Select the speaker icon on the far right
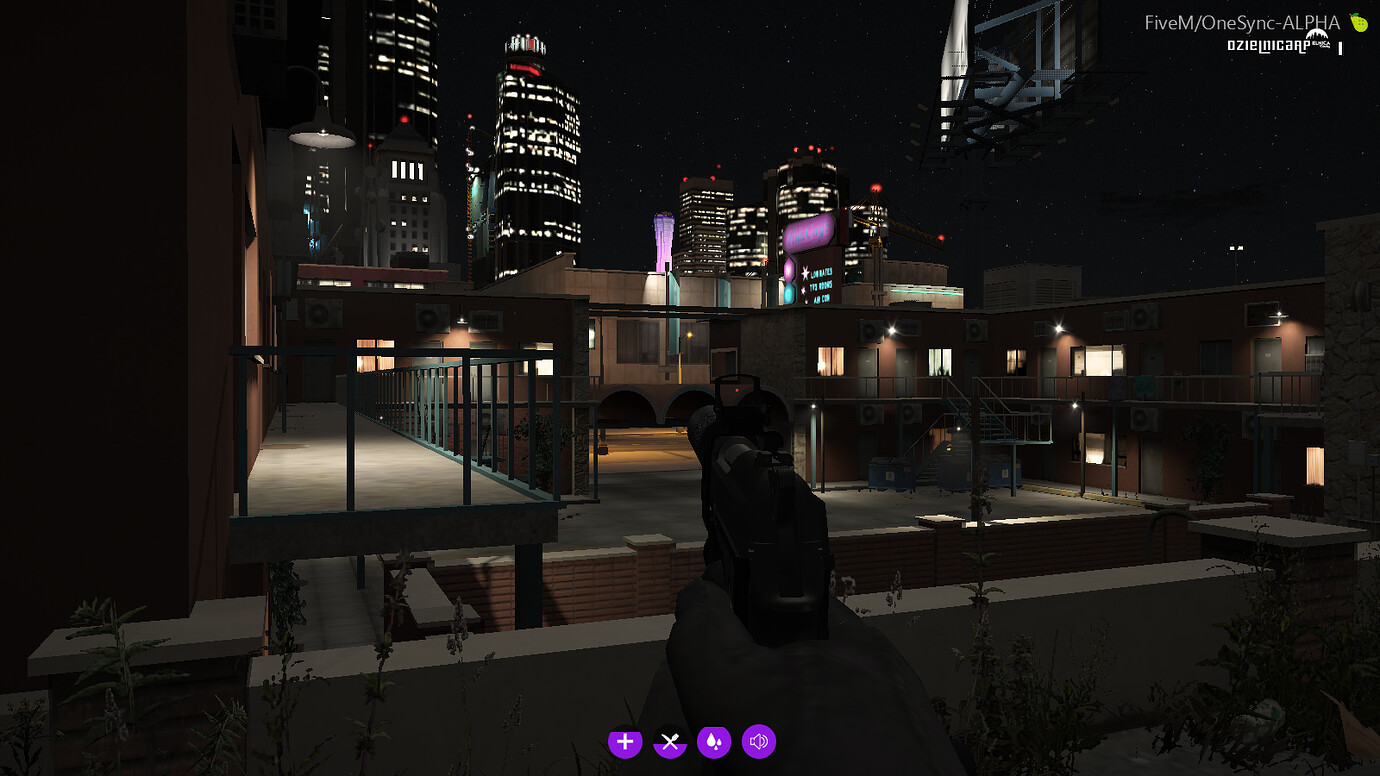 pyautogui.click(x=758, y=743)
